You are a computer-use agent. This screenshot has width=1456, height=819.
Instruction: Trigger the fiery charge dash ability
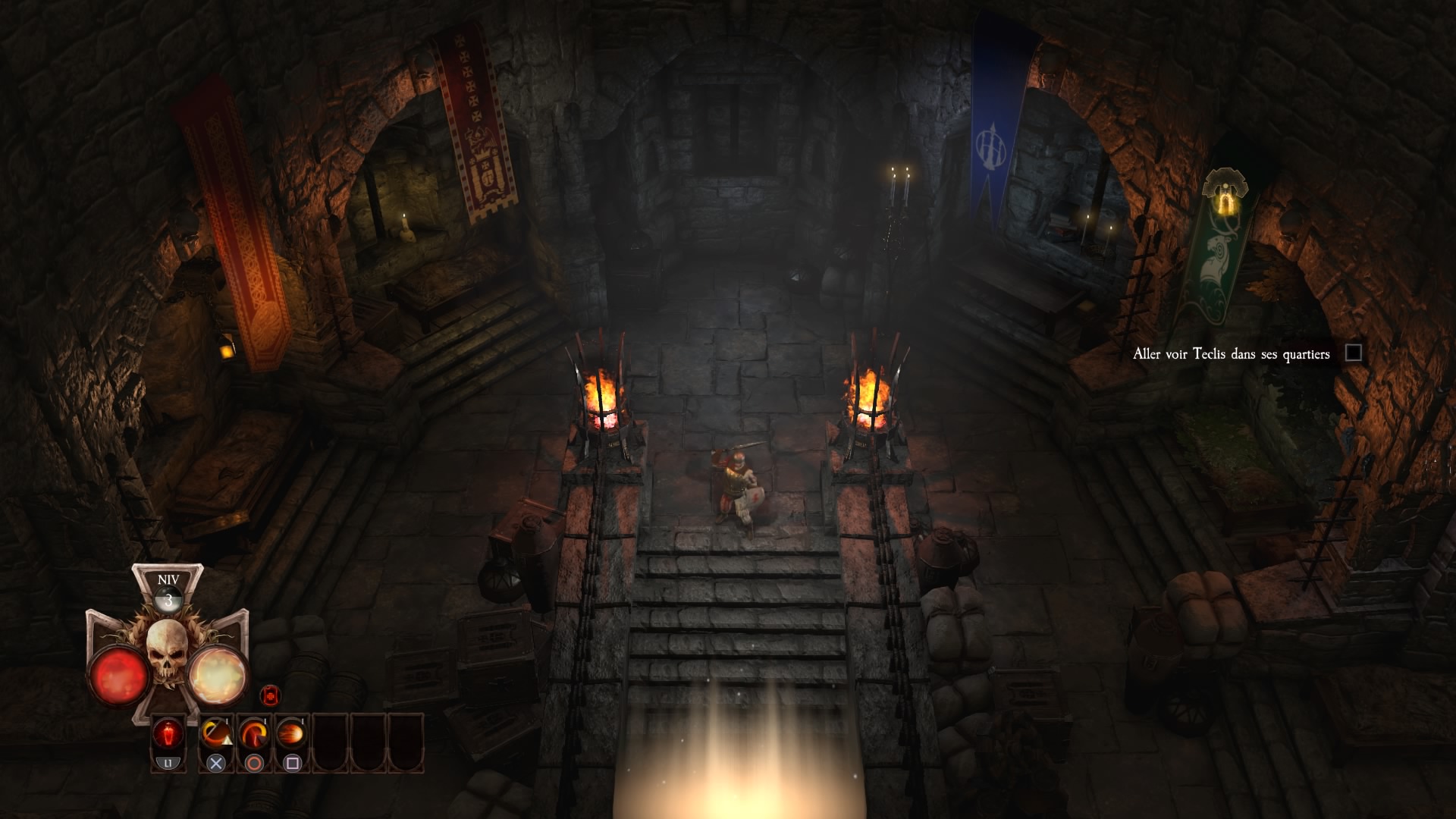point(292,734)
